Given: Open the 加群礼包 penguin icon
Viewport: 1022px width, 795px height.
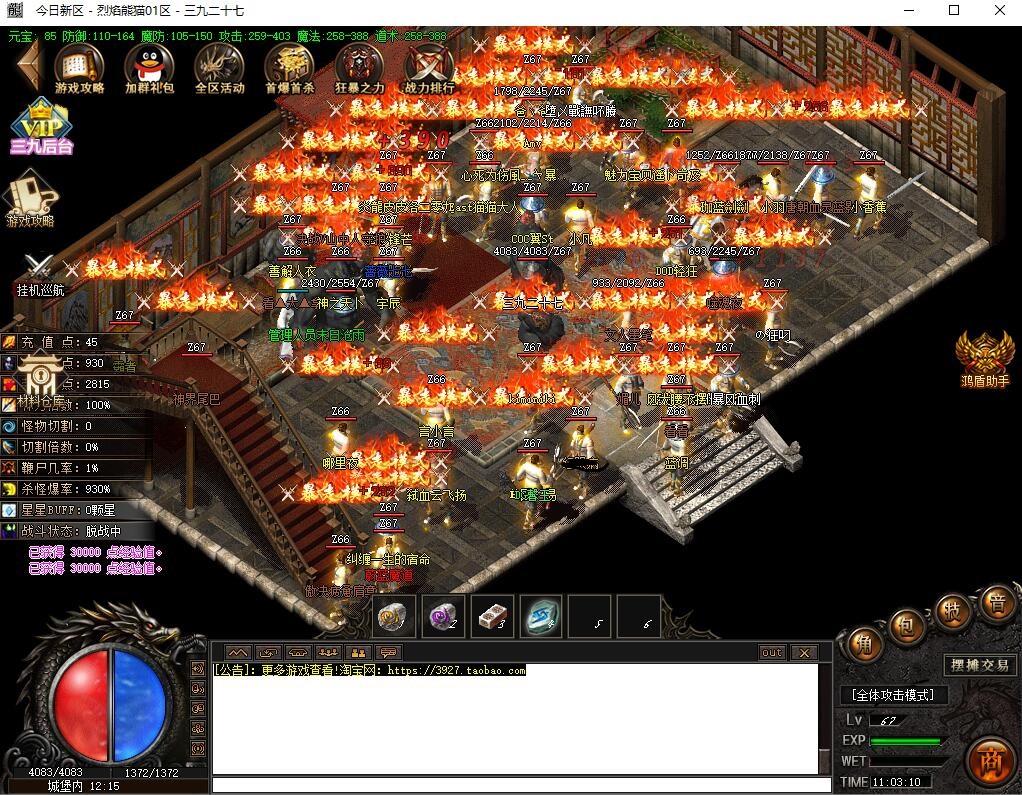Looking at the screenshot, I should 149,67.
